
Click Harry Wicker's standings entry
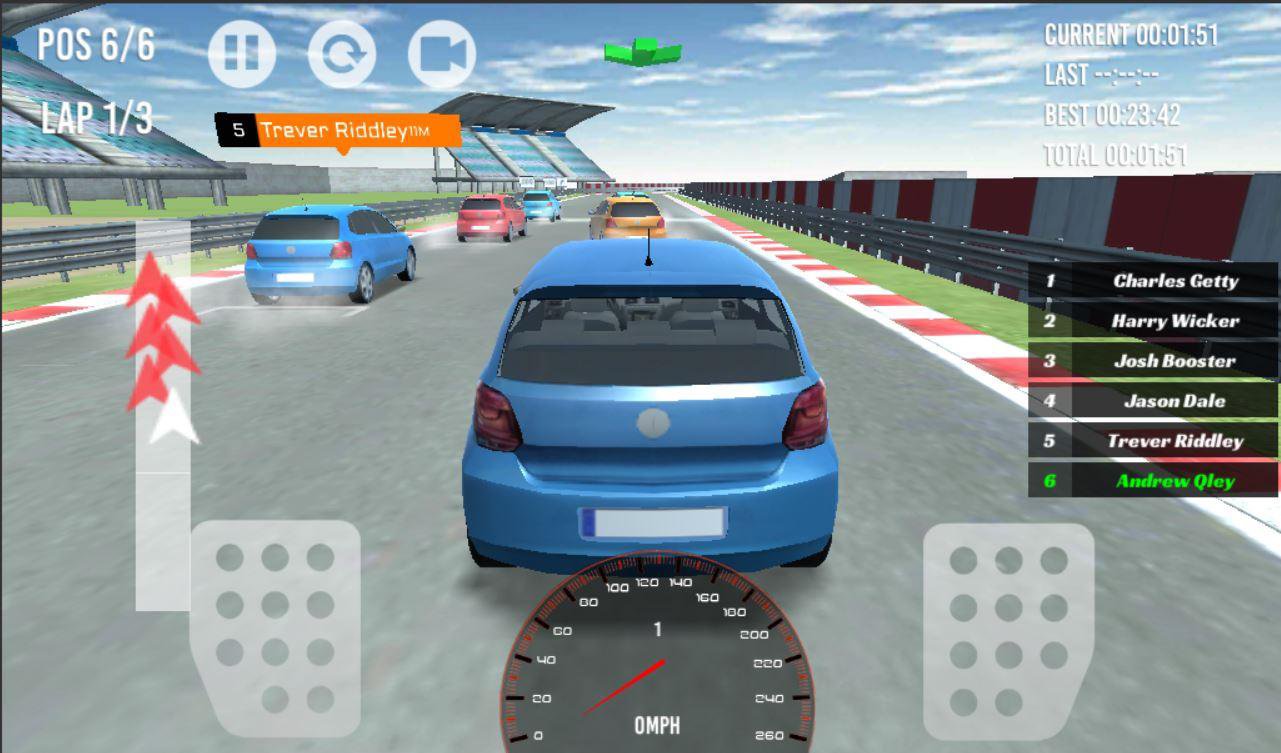pos(1150,321)
